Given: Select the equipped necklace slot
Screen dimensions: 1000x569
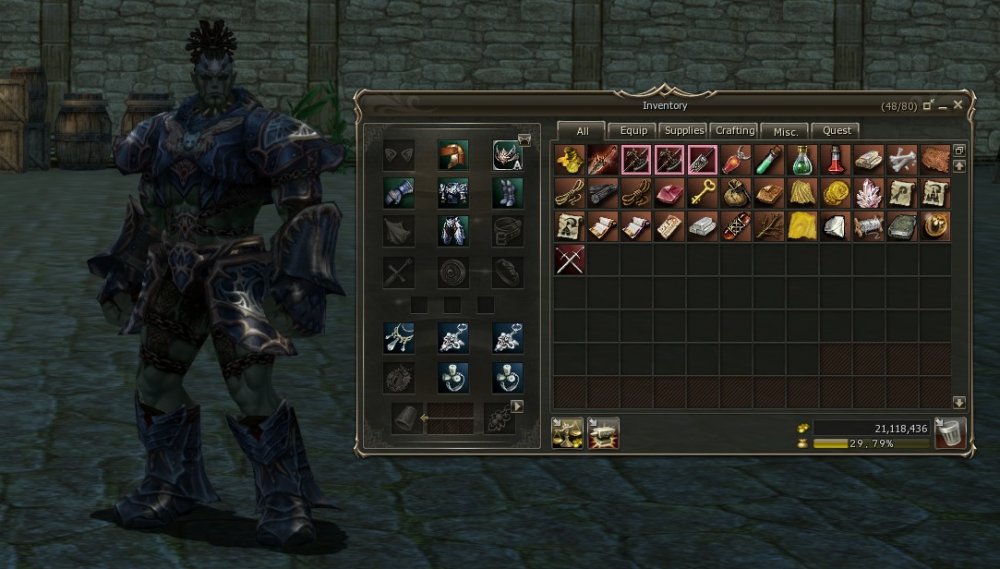Looking at the screenshot, I should pyautogui.click(x=398, y=337).
